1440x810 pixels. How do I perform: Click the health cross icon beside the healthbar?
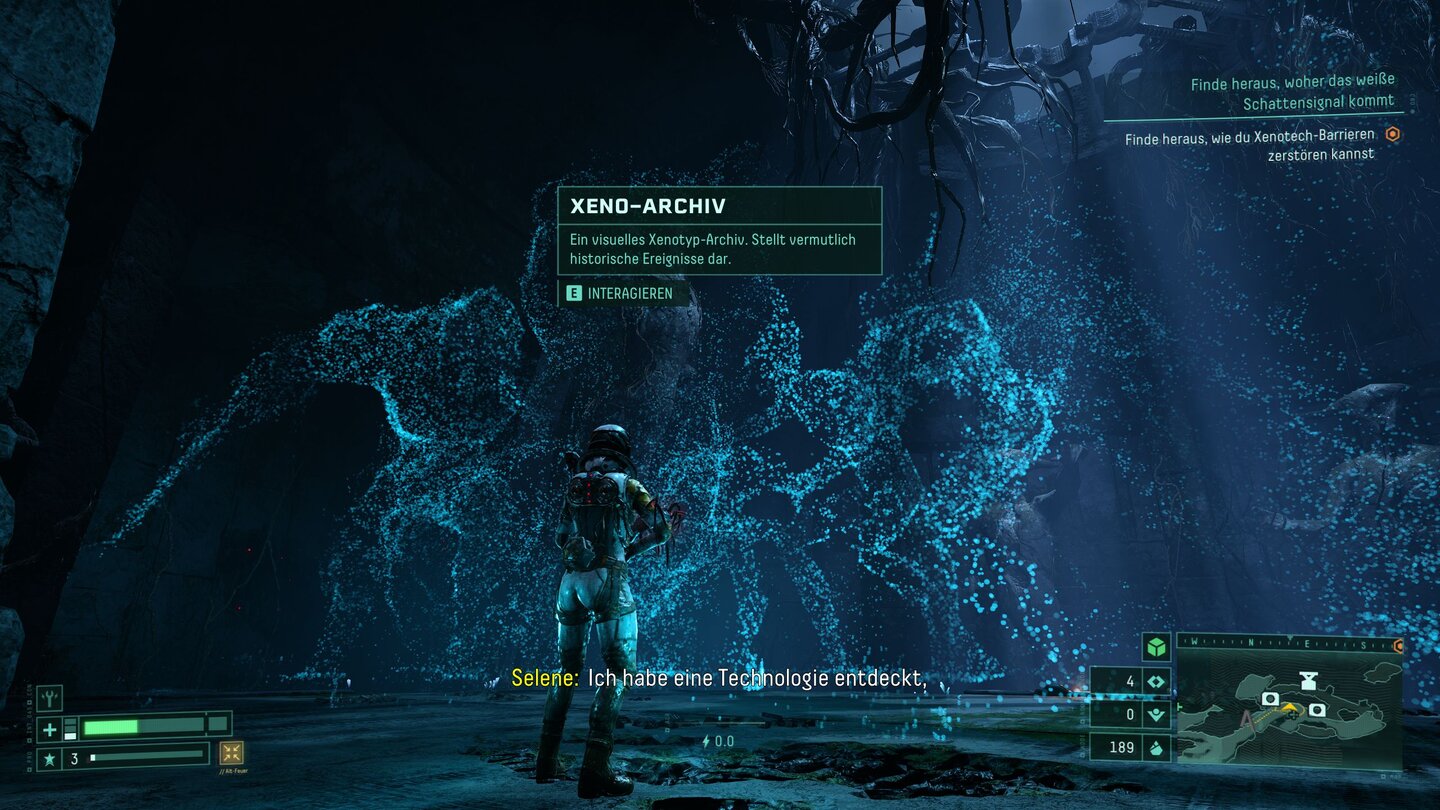(48, 729)
